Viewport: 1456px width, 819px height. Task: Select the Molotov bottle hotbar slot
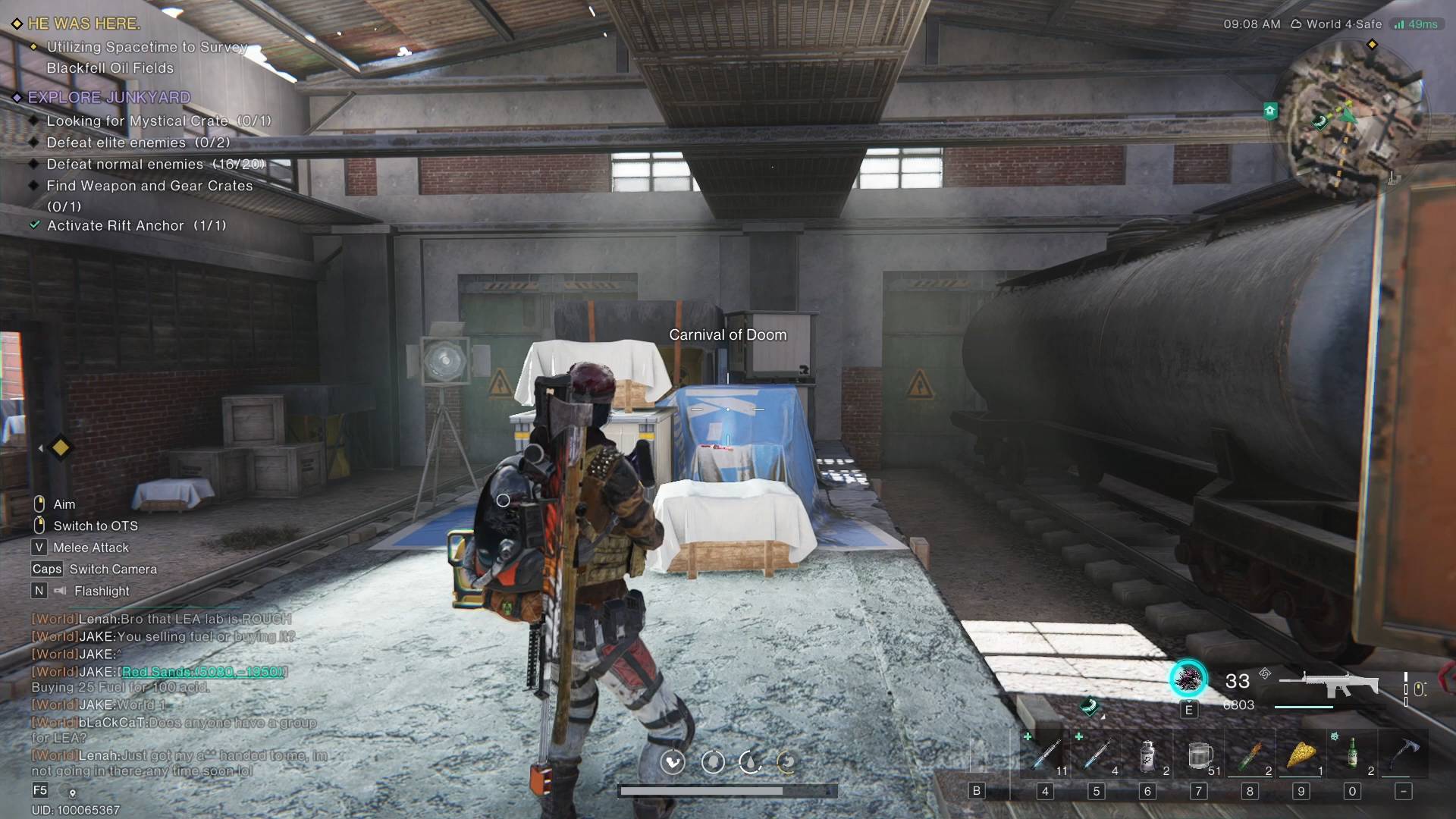point(1250,755)
